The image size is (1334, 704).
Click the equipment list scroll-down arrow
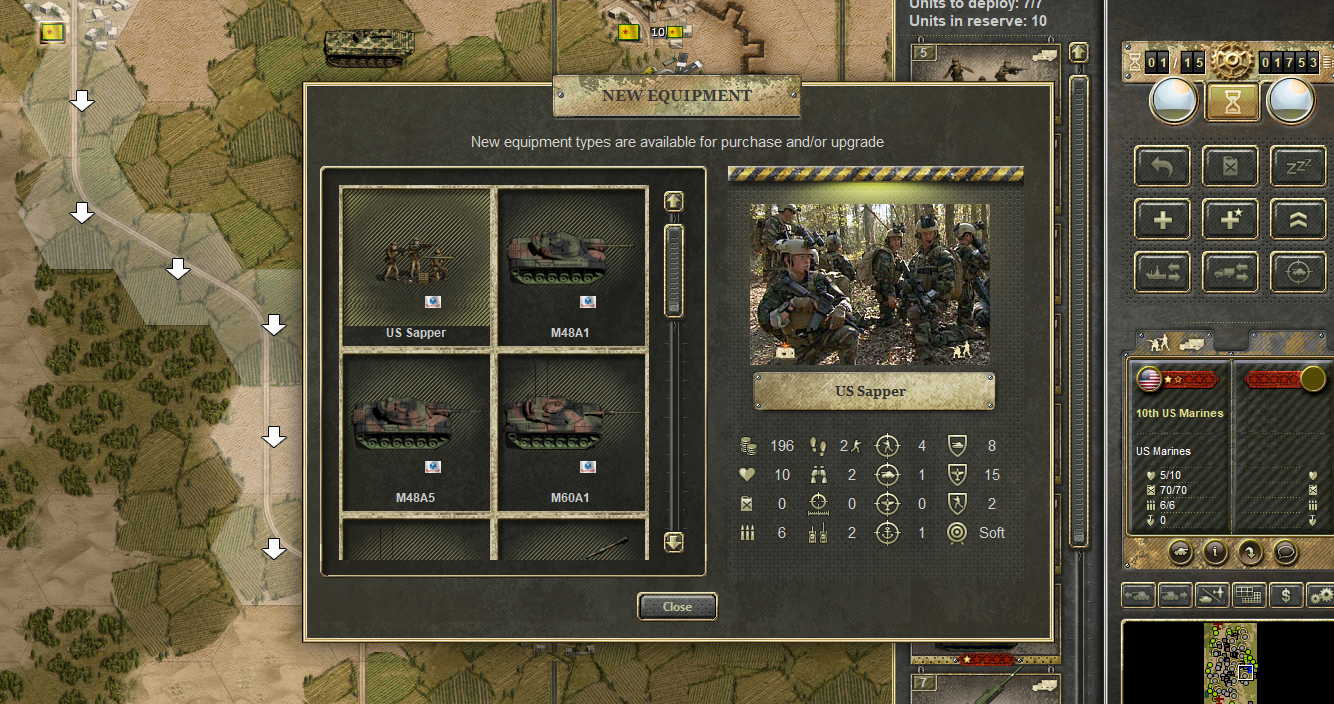(674, 541)
